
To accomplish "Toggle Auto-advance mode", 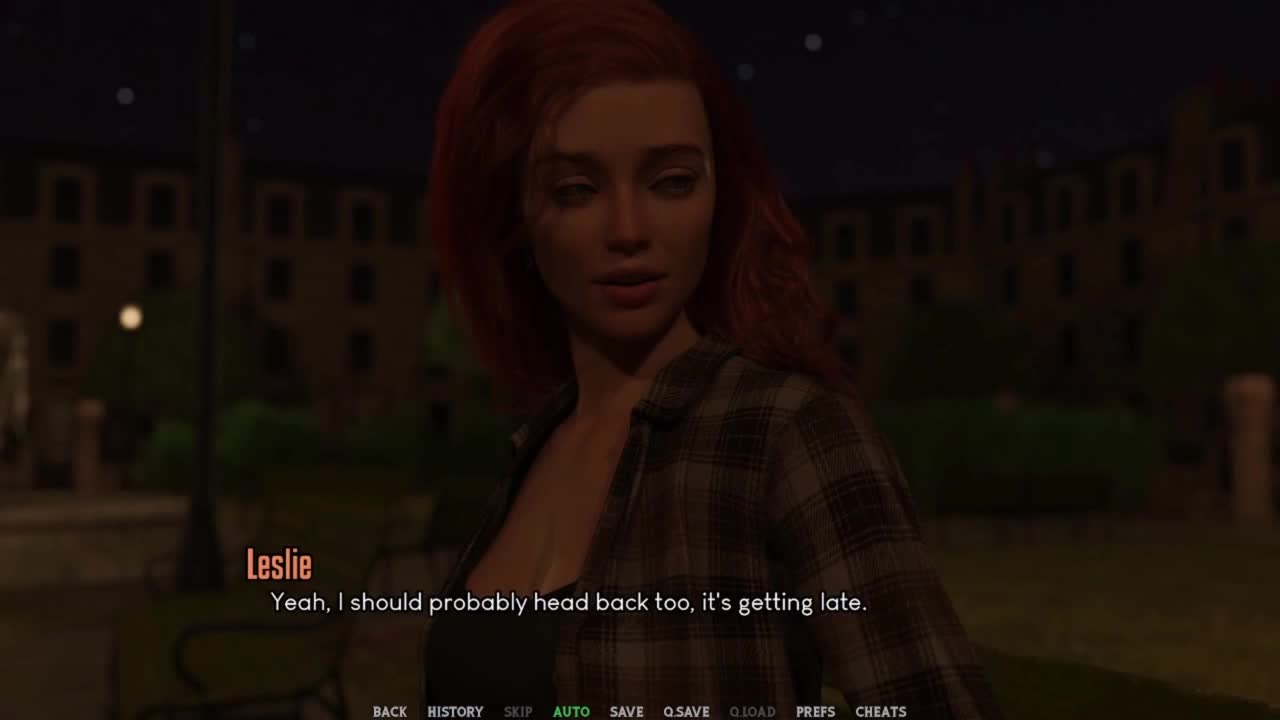I will click(x=571, y=711).
